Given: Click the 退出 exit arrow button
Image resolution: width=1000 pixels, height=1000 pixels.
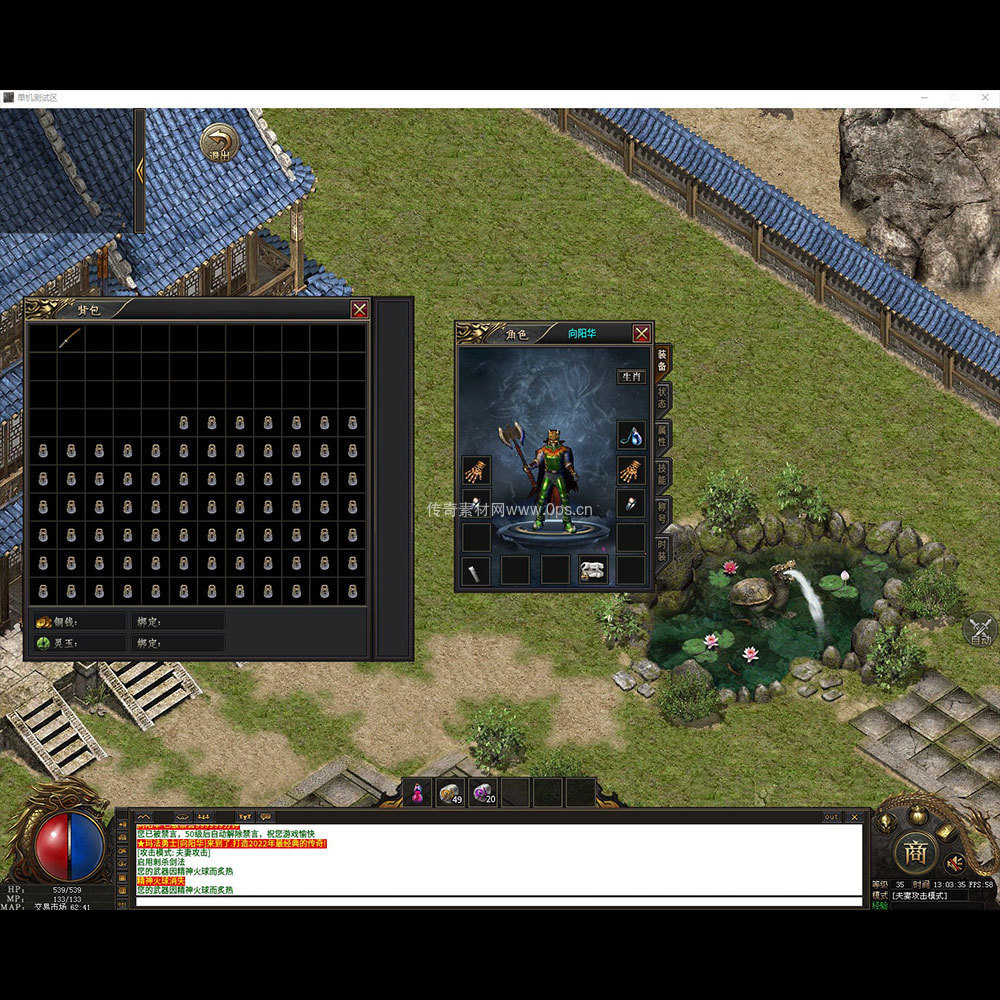Looking at the screenshot, I should (219, 143).
